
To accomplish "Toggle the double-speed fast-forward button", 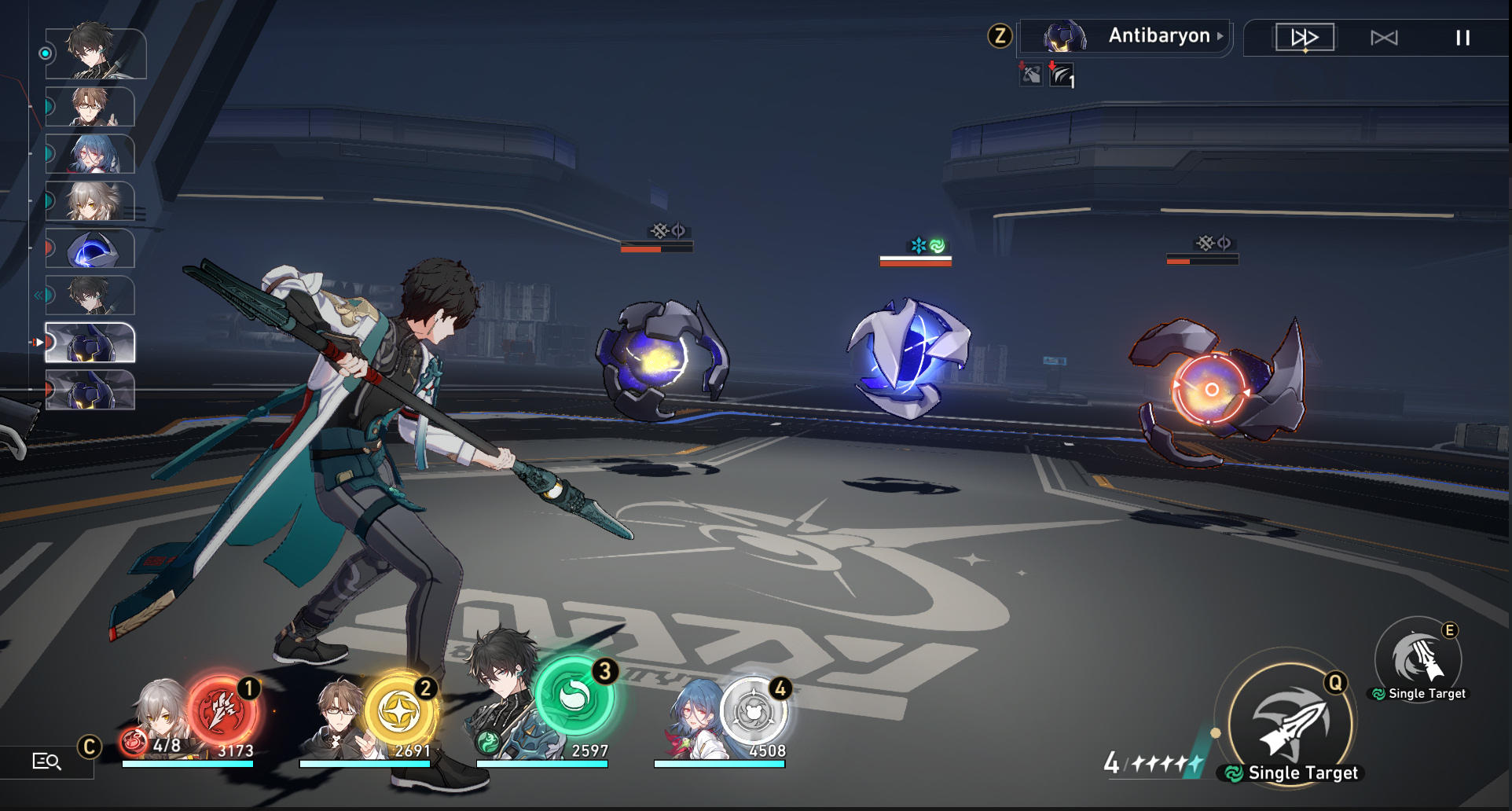I will 1305,38.
